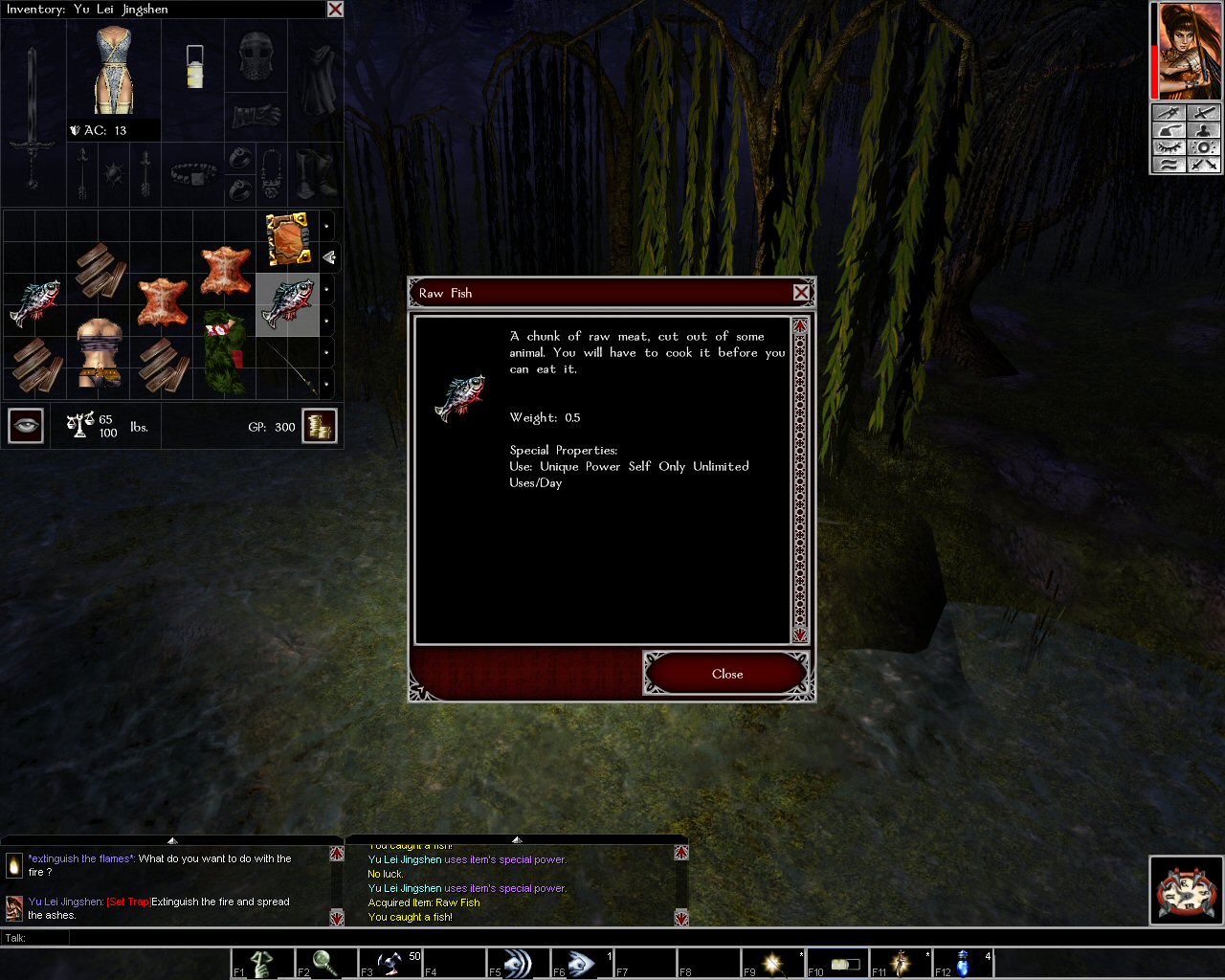This screenshot has height=980, width=1225.
Task: Click the equipped lantern slot
Action: [x=194, y=67]
